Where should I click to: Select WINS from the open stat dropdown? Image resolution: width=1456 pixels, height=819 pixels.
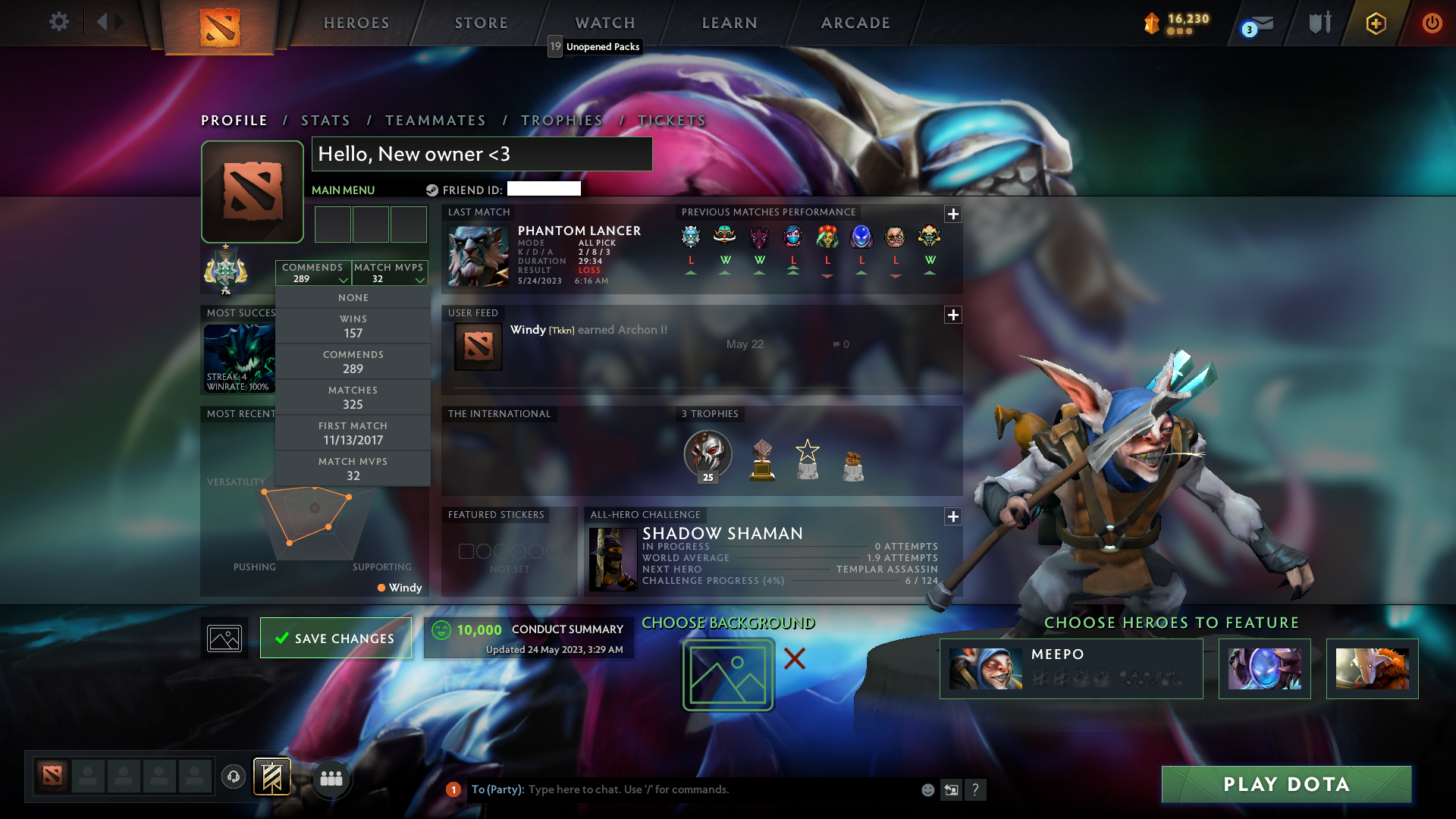coord(353,325)
